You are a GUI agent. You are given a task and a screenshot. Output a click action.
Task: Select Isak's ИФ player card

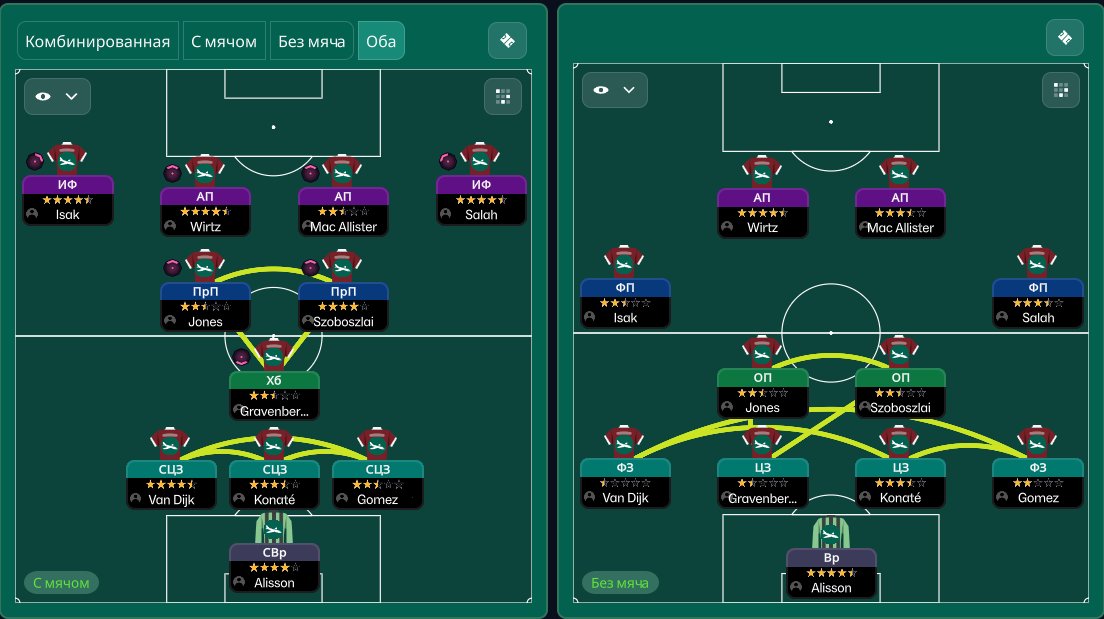click(68, 199)
